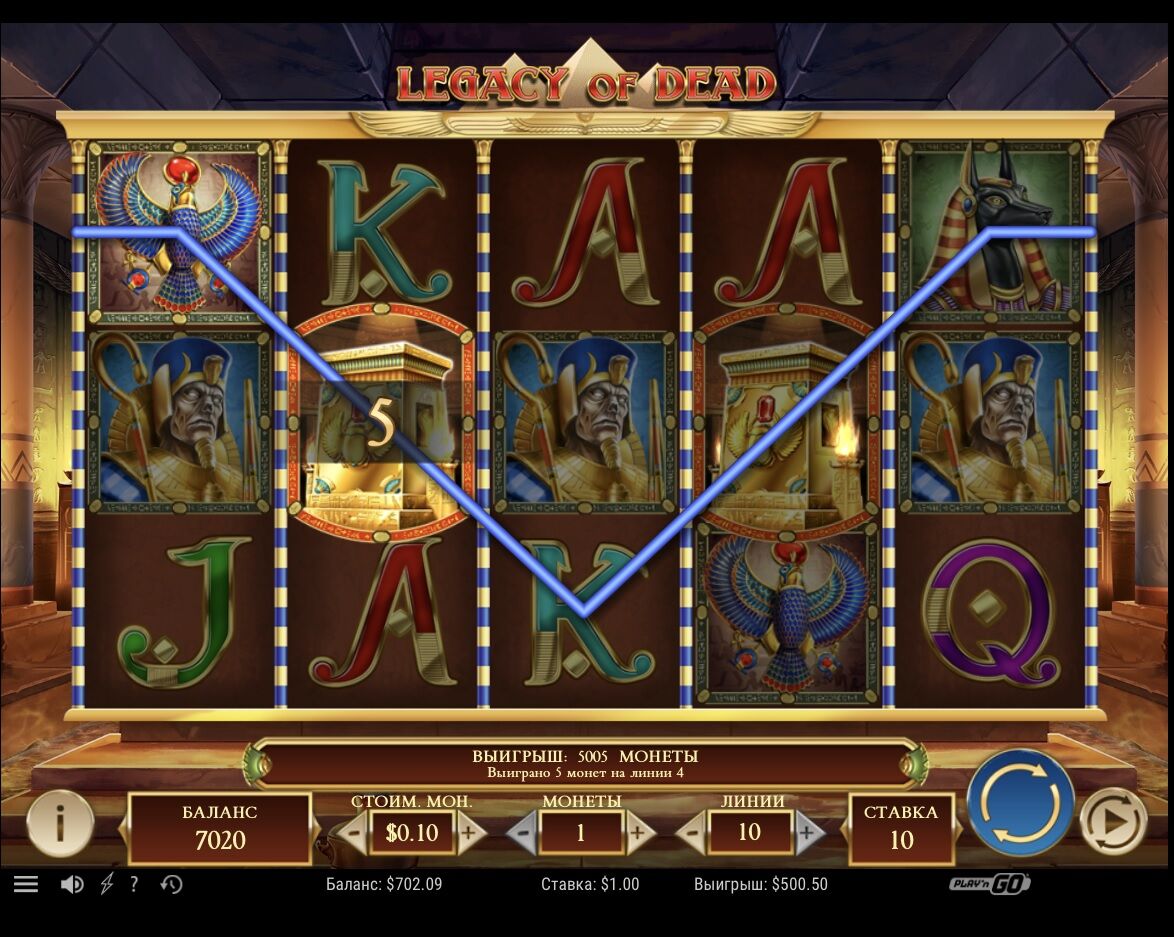Open help with the question mark
Image resolution: width=1174 pixels, height=937 pixels.
134,884
